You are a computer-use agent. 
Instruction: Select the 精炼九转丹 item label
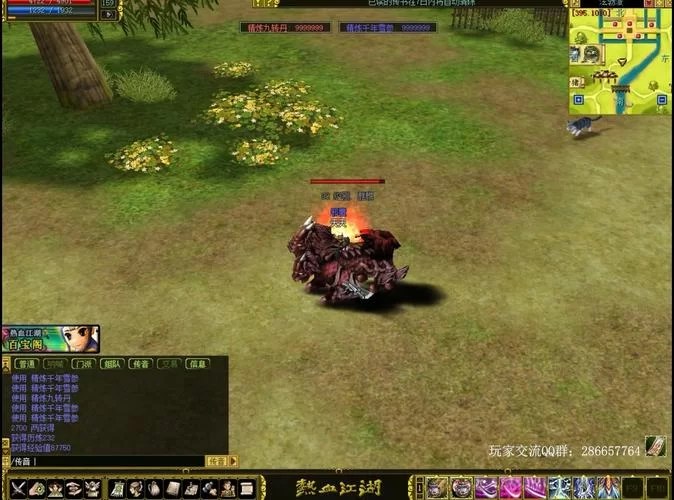285,28
